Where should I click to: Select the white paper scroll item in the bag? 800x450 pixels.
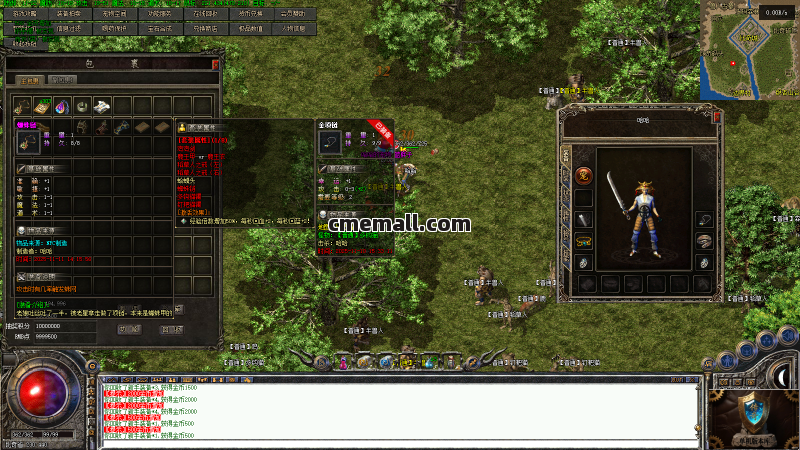point(102,105)
